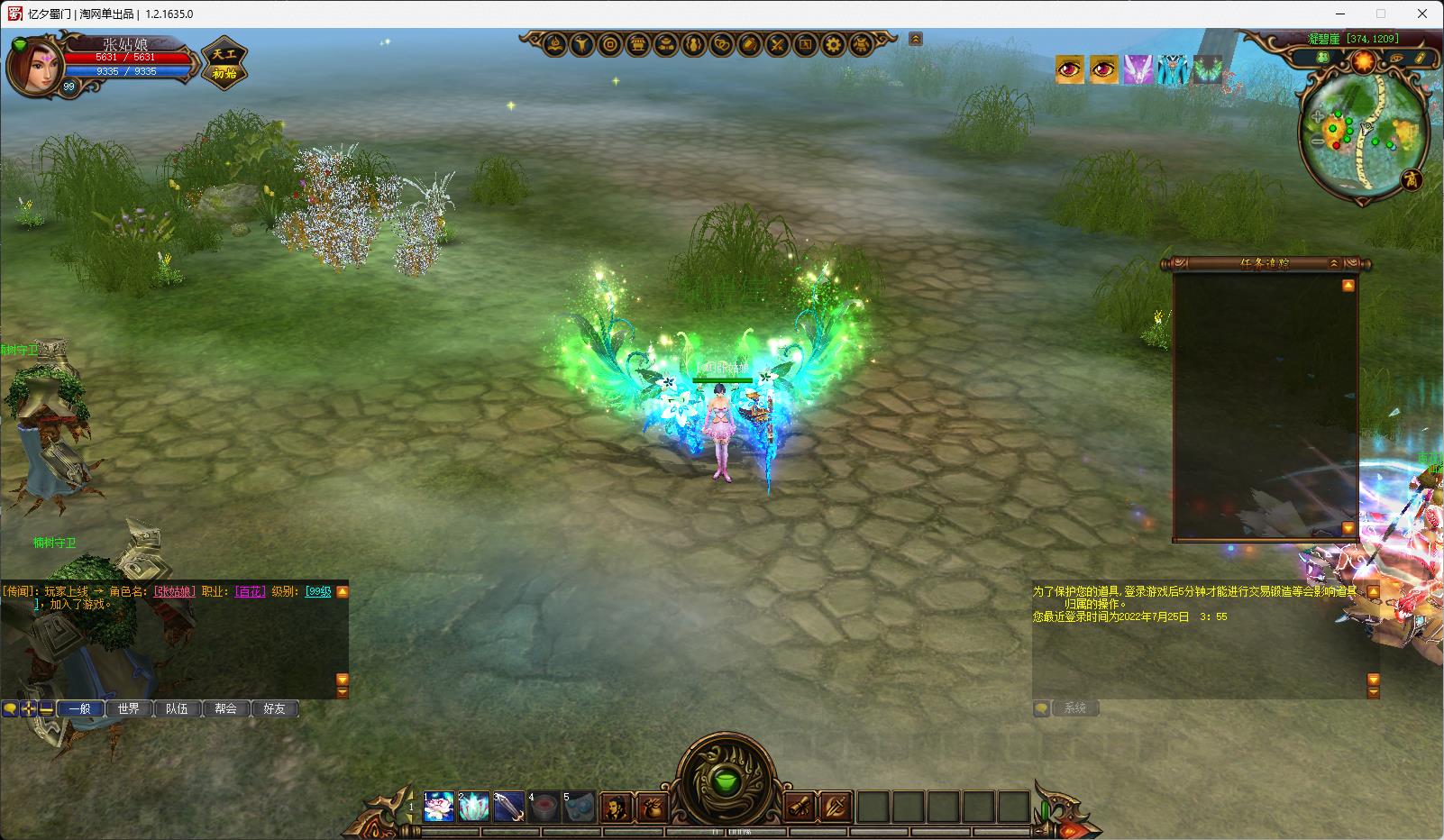Open the gear settings icon in top toolbar
Viewport: 1444px width, 840px height.
[x=834, y=44]
